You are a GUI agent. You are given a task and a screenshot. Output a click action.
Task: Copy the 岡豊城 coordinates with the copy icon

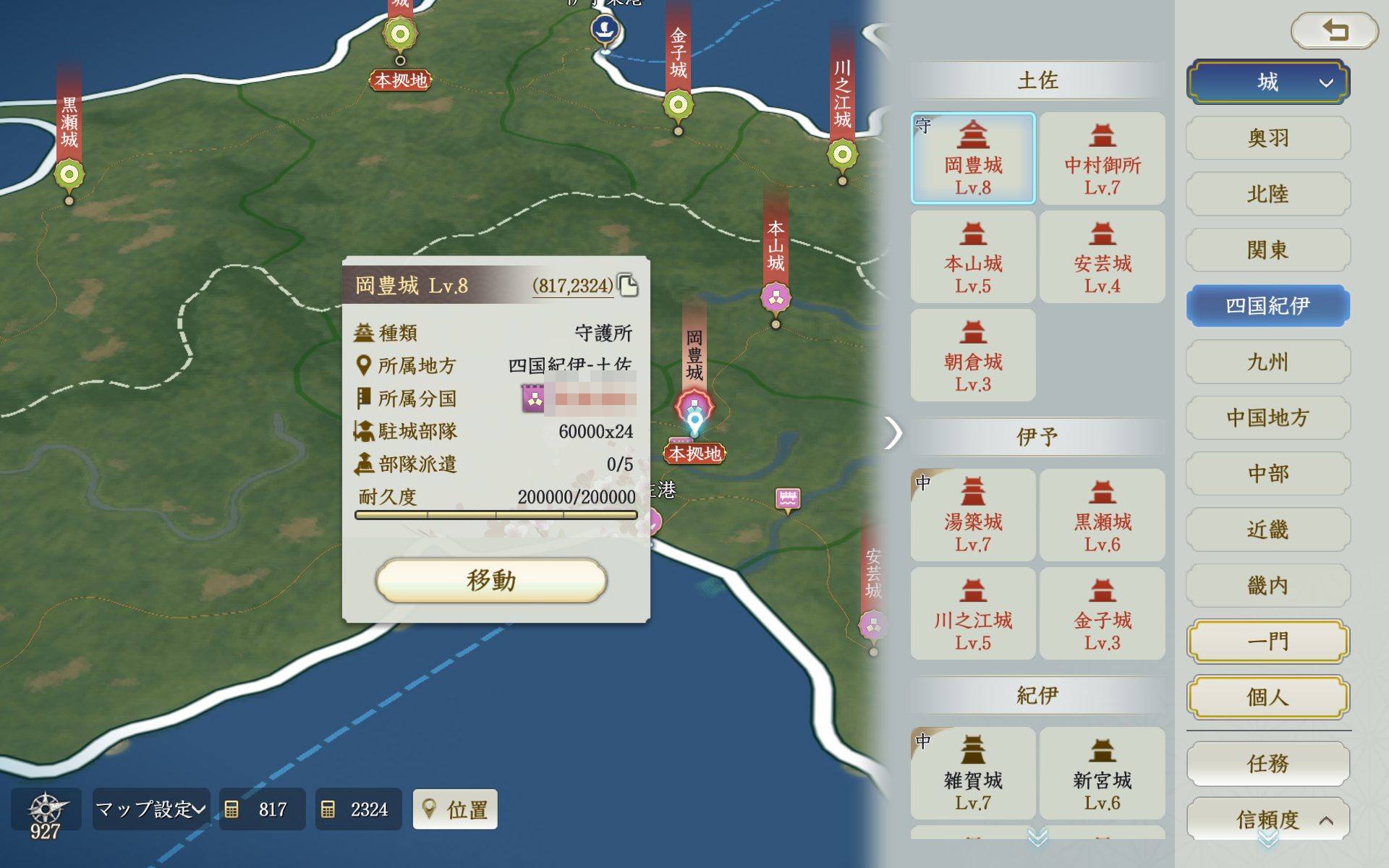629,285
